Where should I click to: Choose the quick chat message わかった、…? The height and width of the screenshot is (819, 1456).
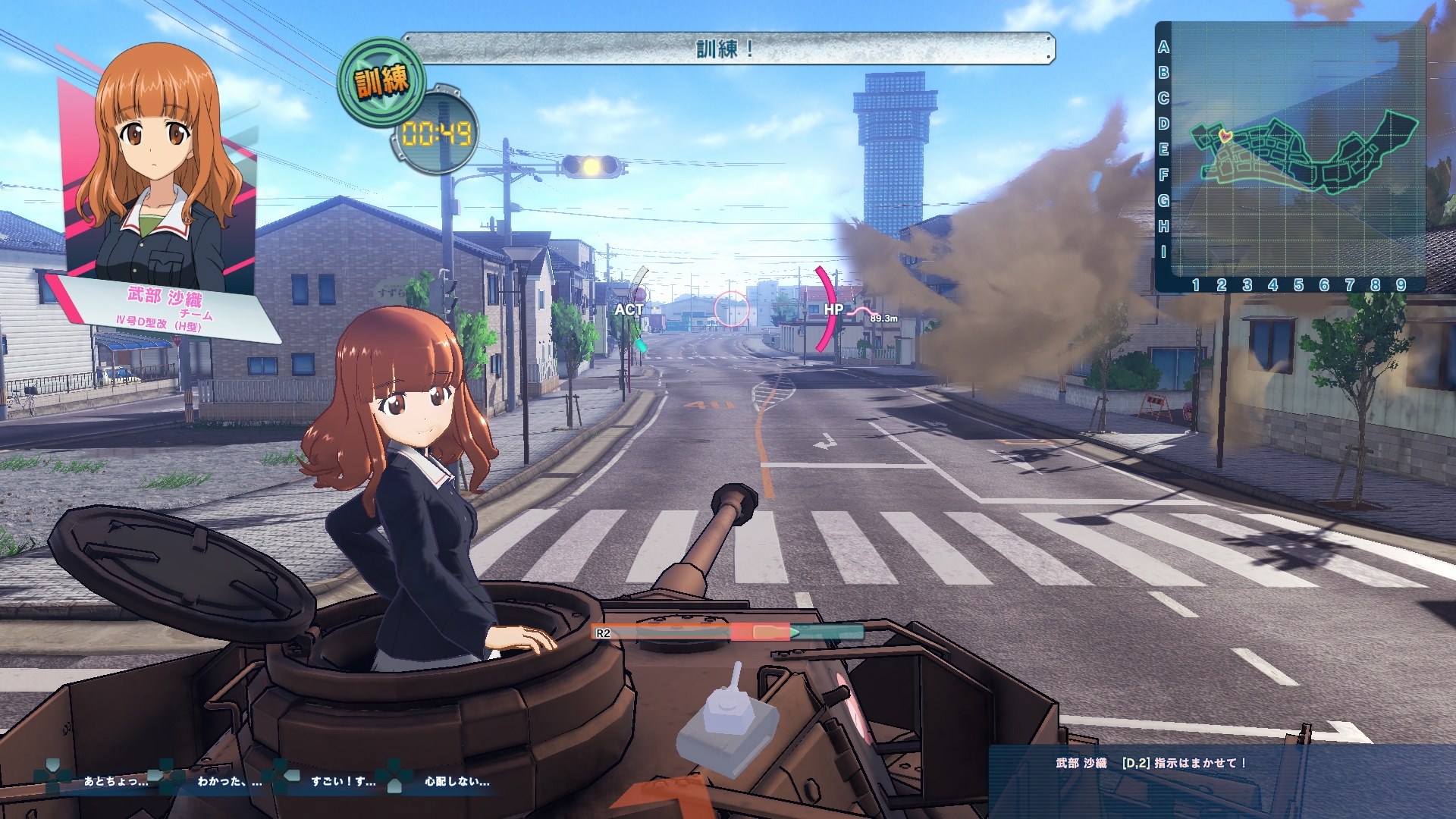[x=229, y=781]
